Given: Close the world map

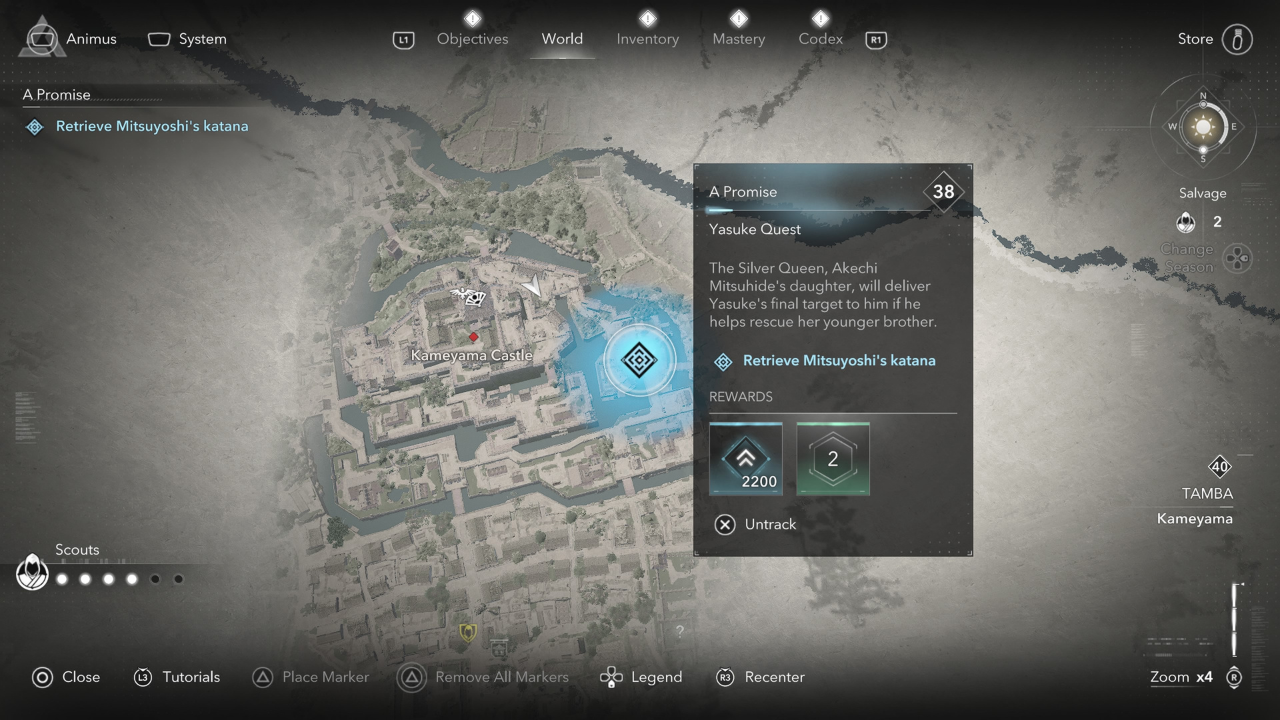Looking at the screenshot, I should (x=66, y=677).
